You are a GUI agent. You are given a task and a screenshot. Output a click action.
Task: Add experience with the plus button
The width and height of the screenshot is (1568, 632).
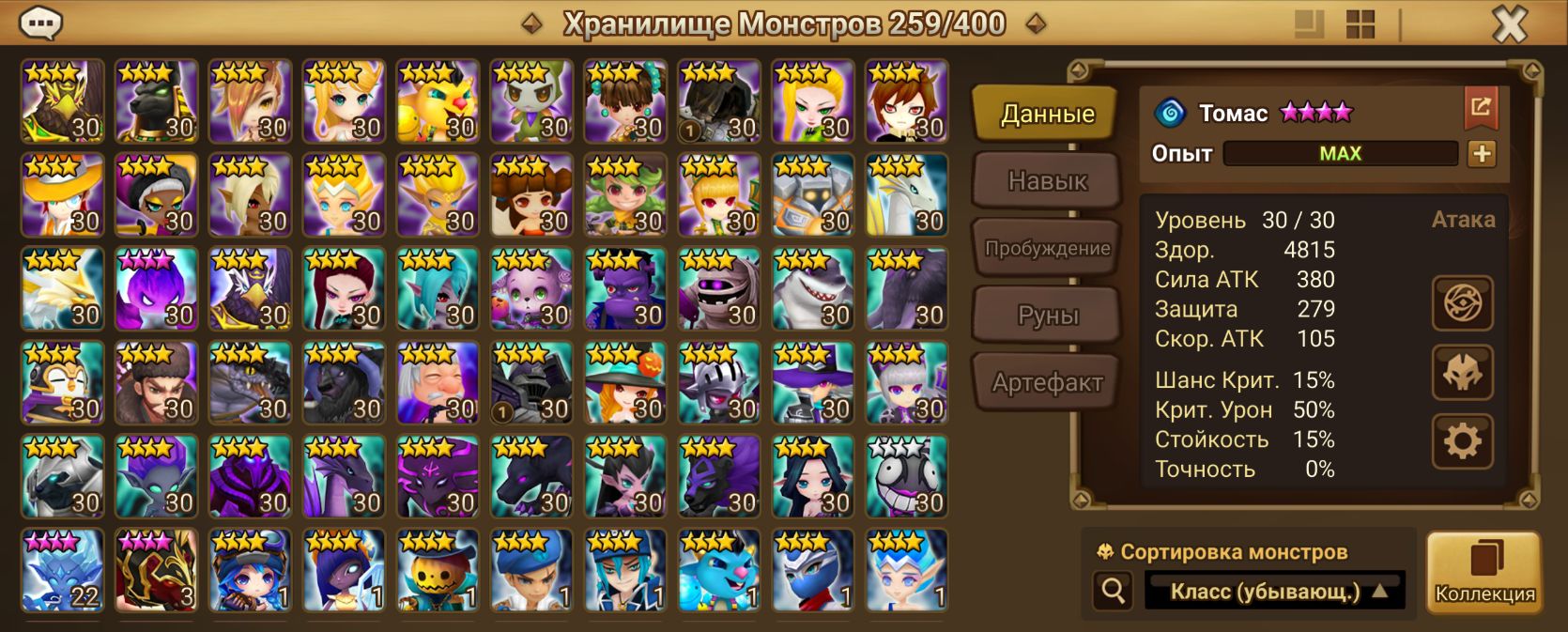coord(1482,153)
